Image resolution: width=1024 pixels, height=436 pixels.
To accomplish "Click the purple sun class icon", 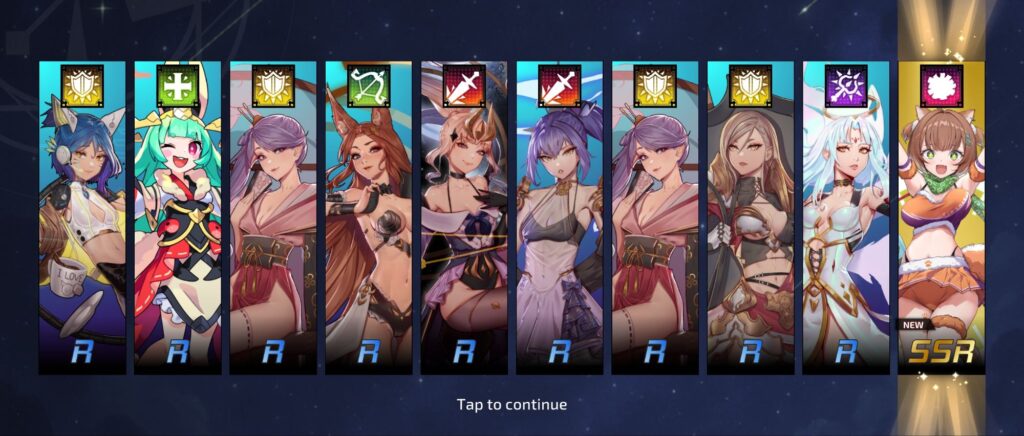I will click(845, 86).
